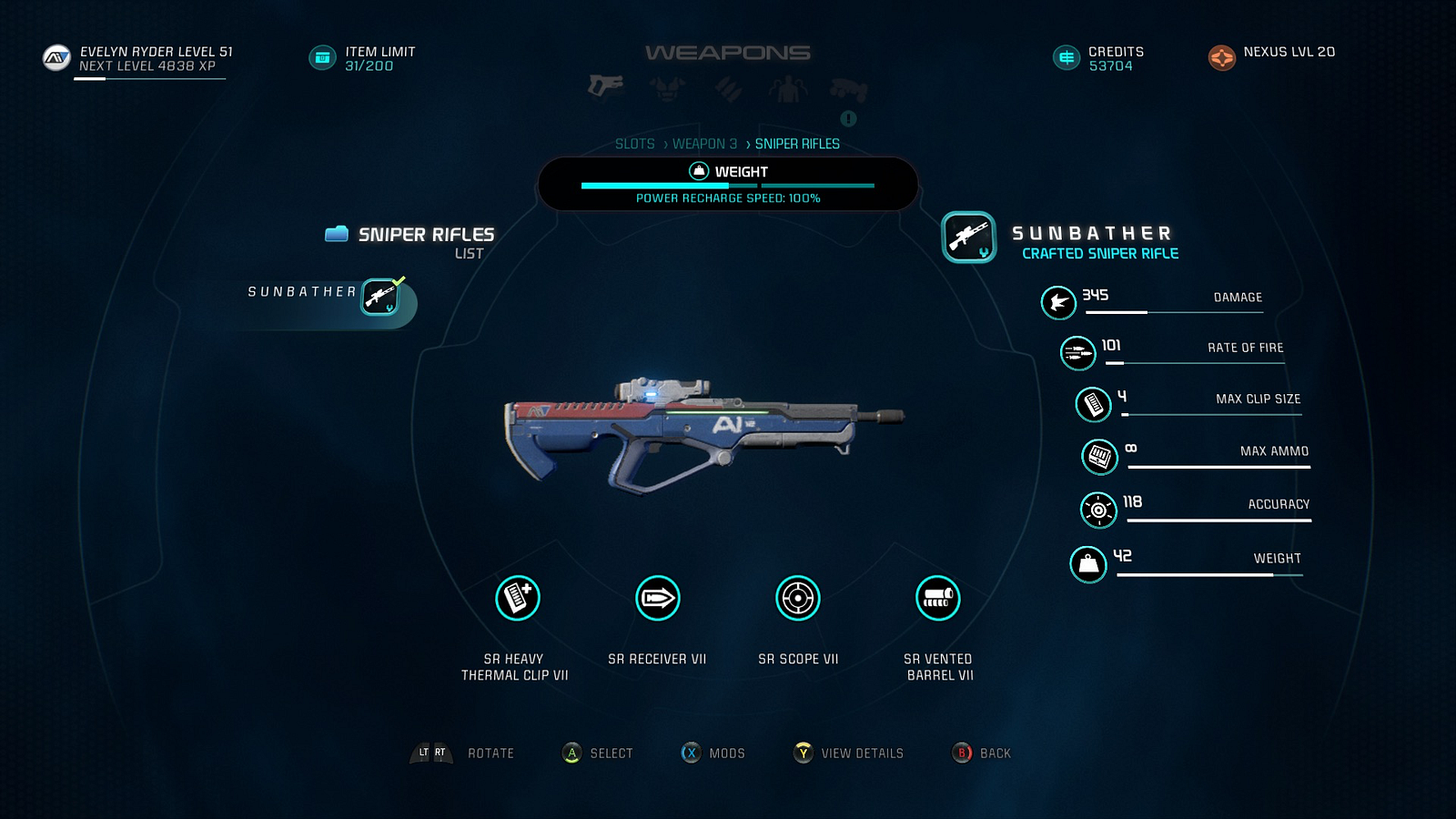This screenshot has width=1456, height=819.
Task: Select the SR Scope VII mod slot
Action: (798, 599)
